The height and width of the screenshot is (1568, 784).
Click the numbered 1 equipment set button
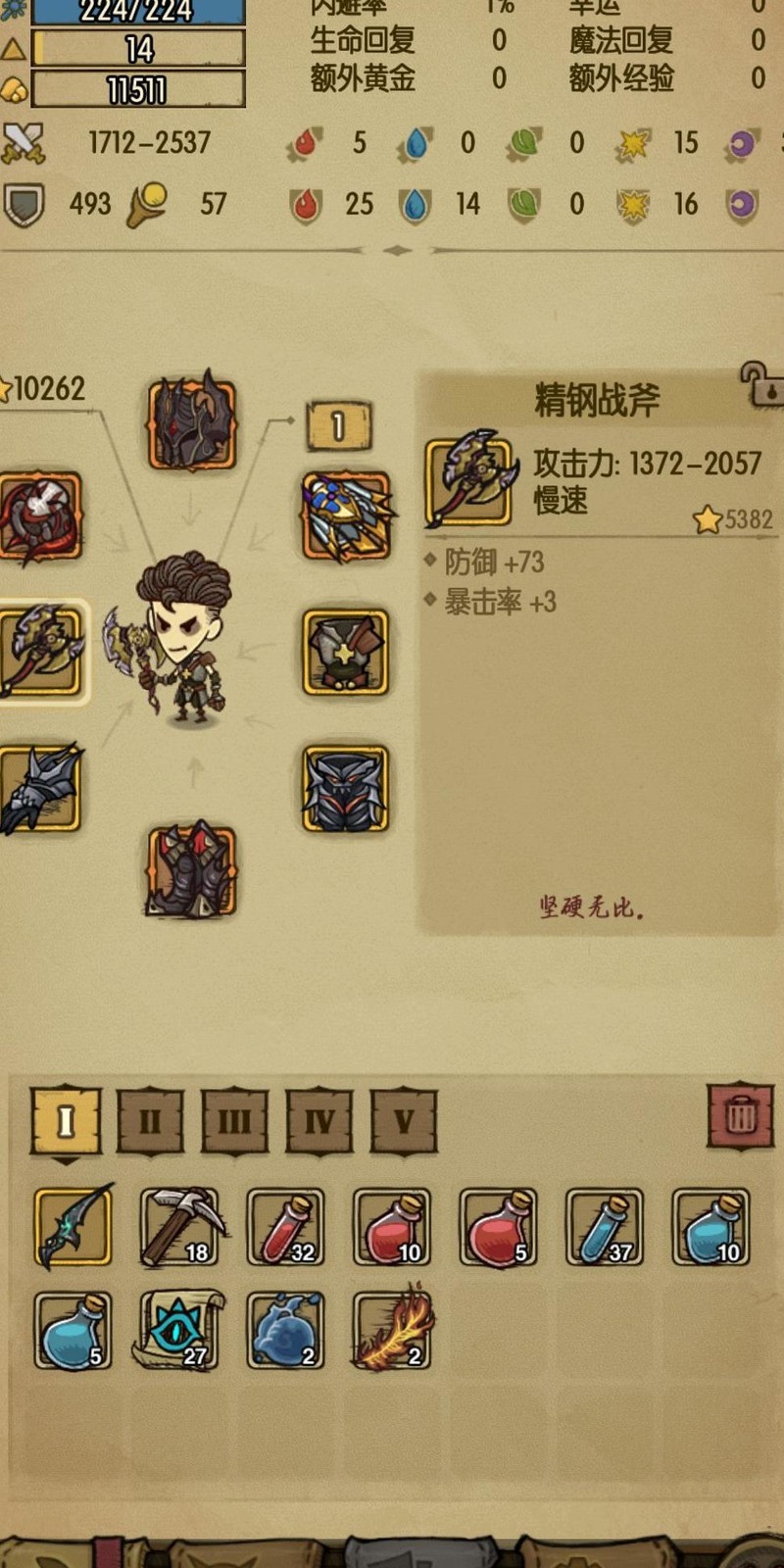[338, 426]
